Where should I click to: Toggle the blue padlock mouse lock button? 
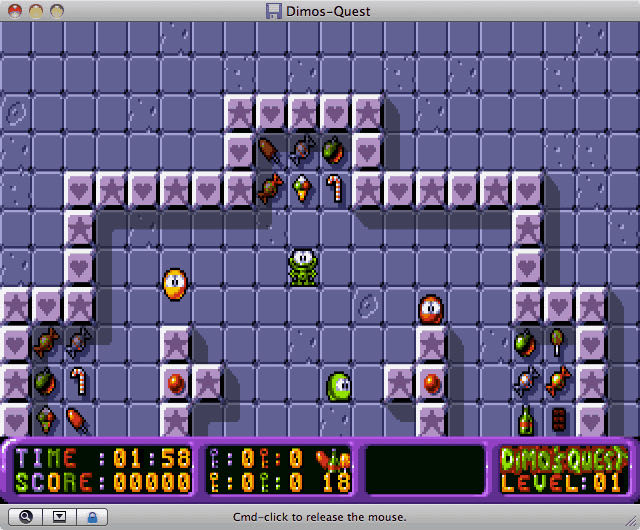click(93, 517)
